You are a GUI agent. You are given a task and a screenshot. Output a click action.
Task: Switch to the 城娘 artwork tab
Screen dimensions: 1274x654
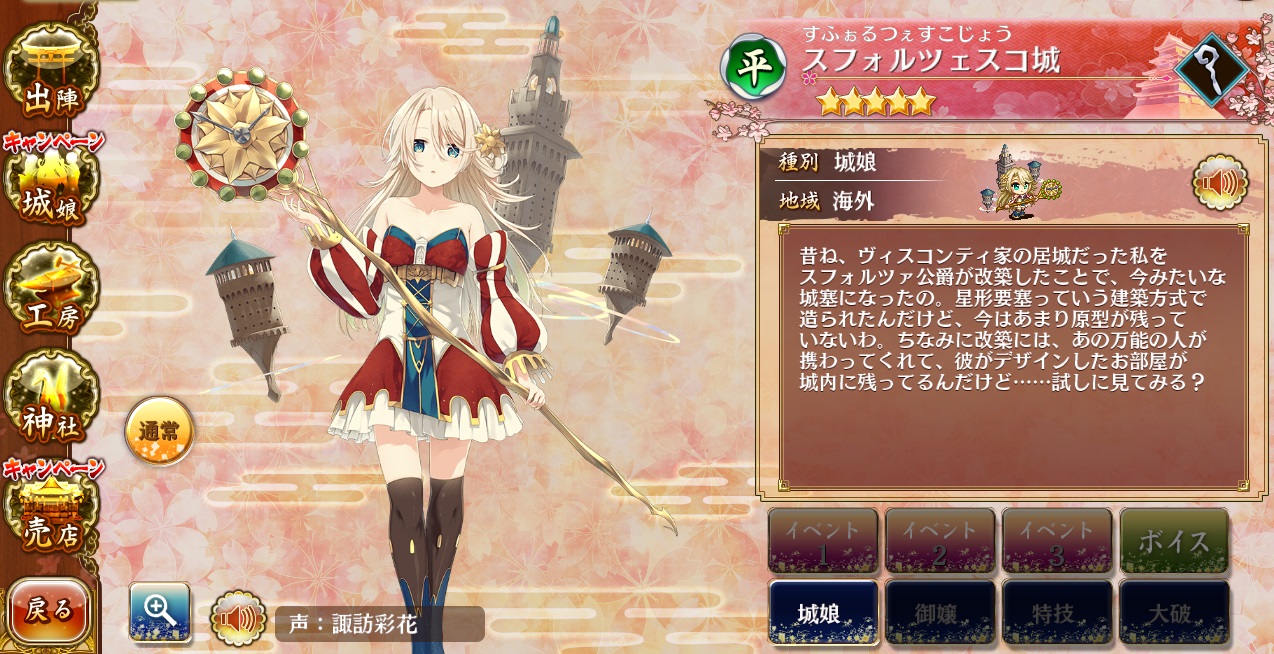(823, 612)
